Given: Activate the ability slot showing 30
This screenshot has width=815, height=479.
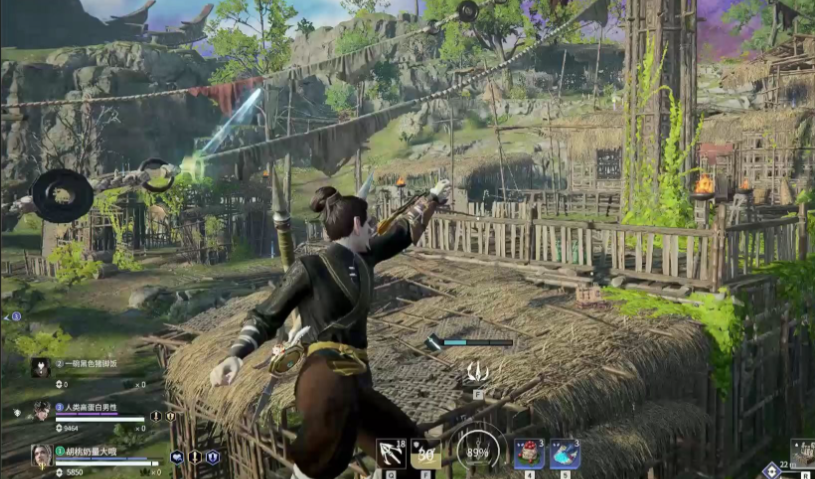Looking at the screenshot, I should click(426, 453).
